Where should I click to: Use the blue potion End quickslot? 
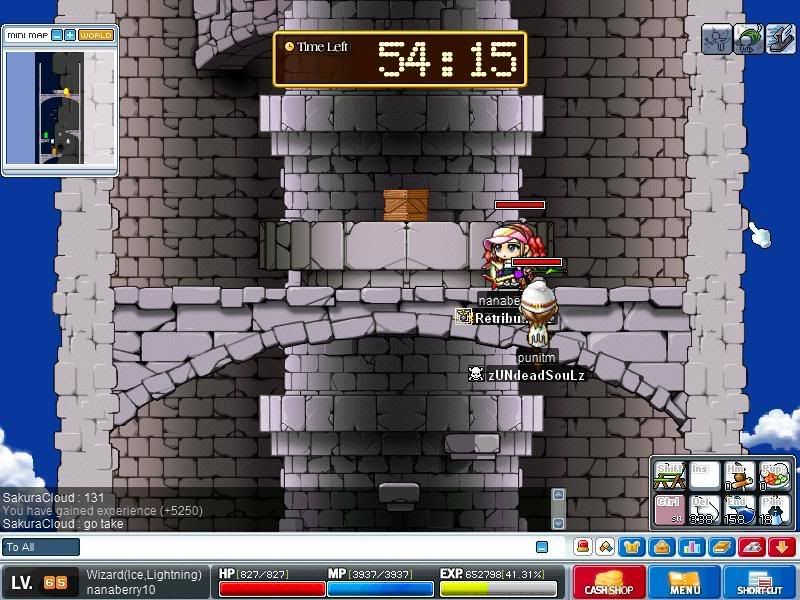738,508
